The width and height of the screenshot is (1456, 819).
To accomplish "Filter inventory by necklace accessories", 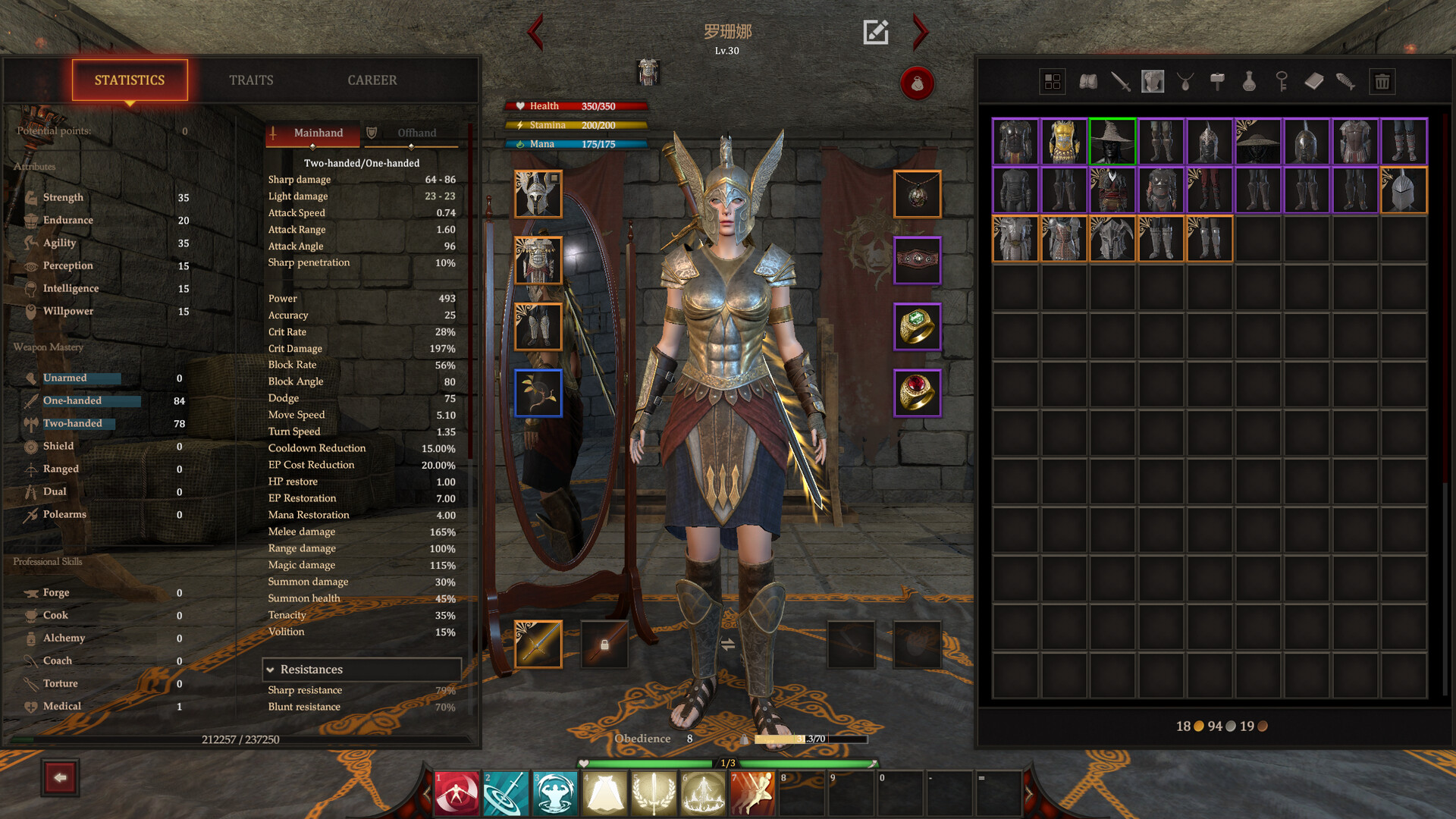I will pos(1185,81).
